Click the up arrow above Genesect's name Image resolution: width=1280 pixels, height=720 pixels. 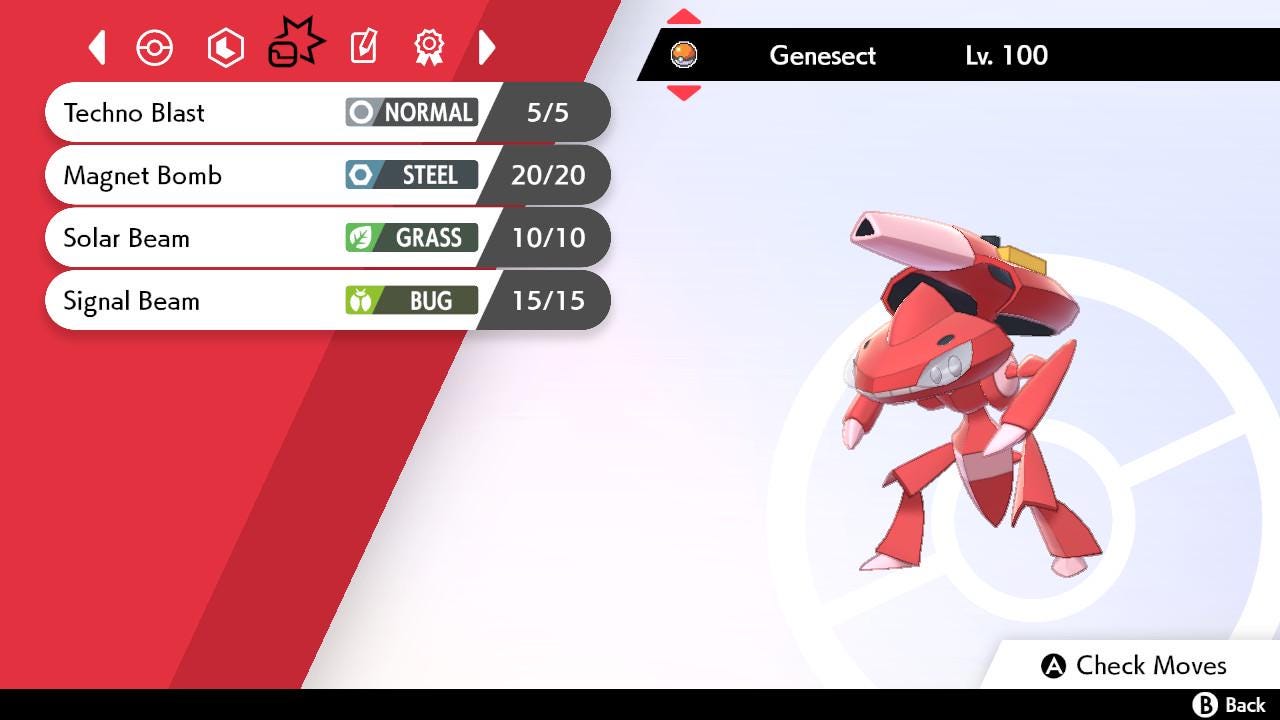point(683,15)
